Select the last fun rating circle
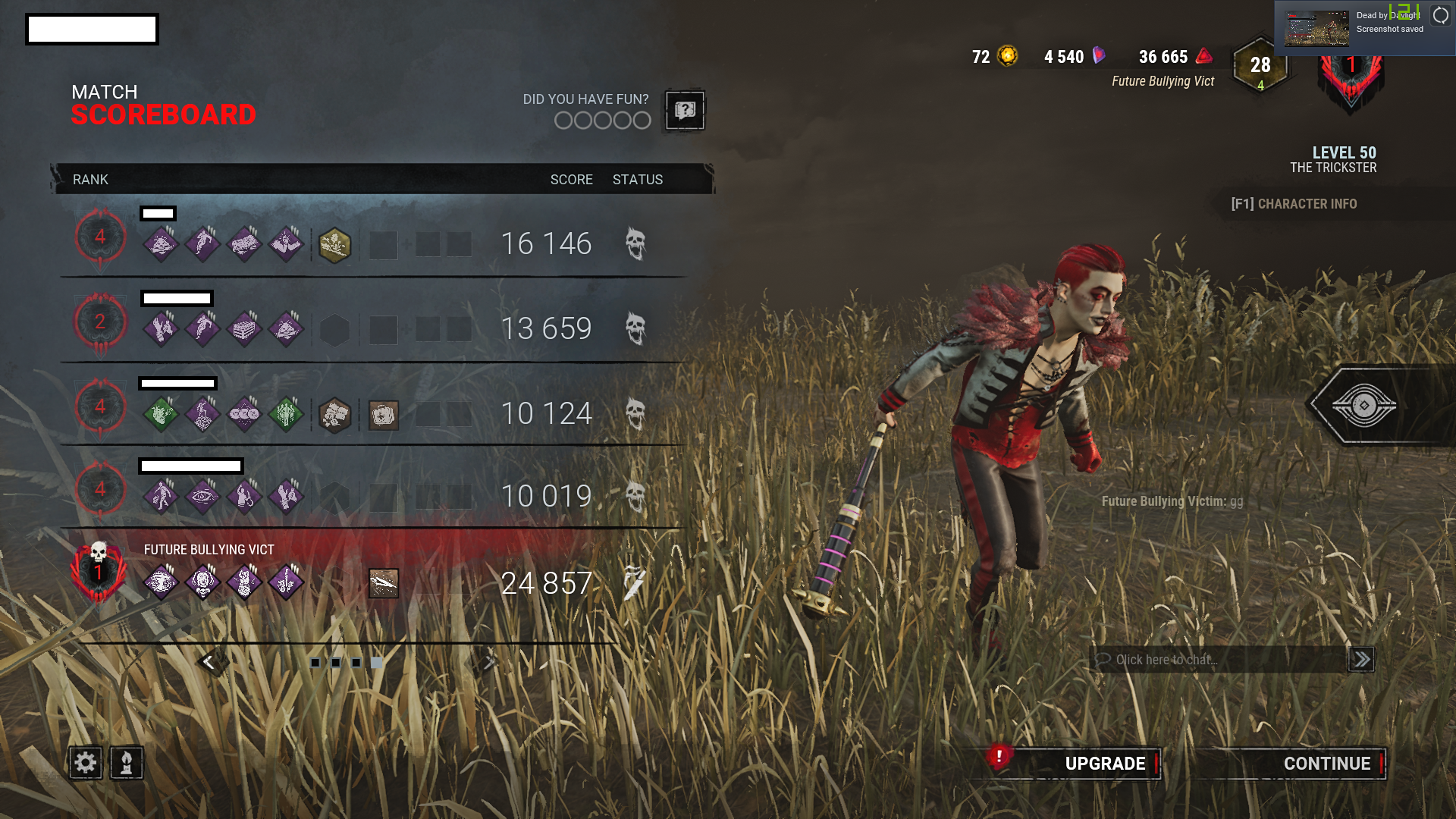1456x819 pixels. coord(641,120)
